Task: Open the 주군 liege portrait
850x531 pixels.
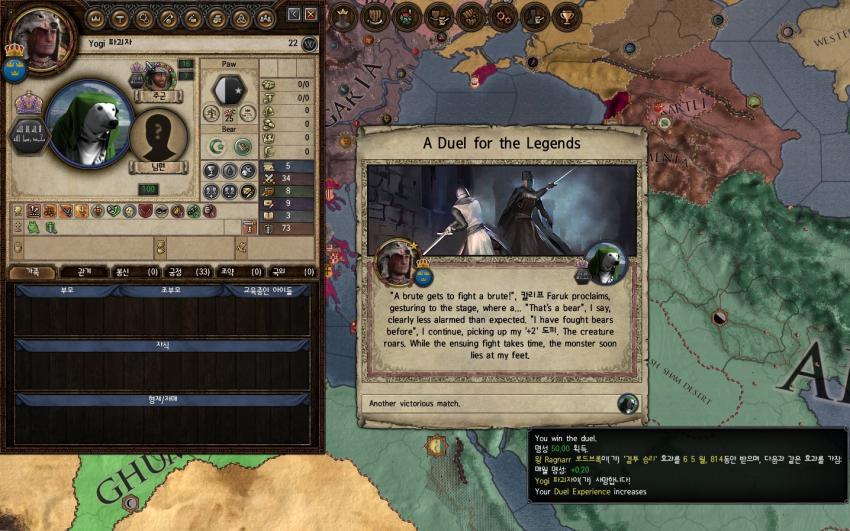Action: click(159, 76)
